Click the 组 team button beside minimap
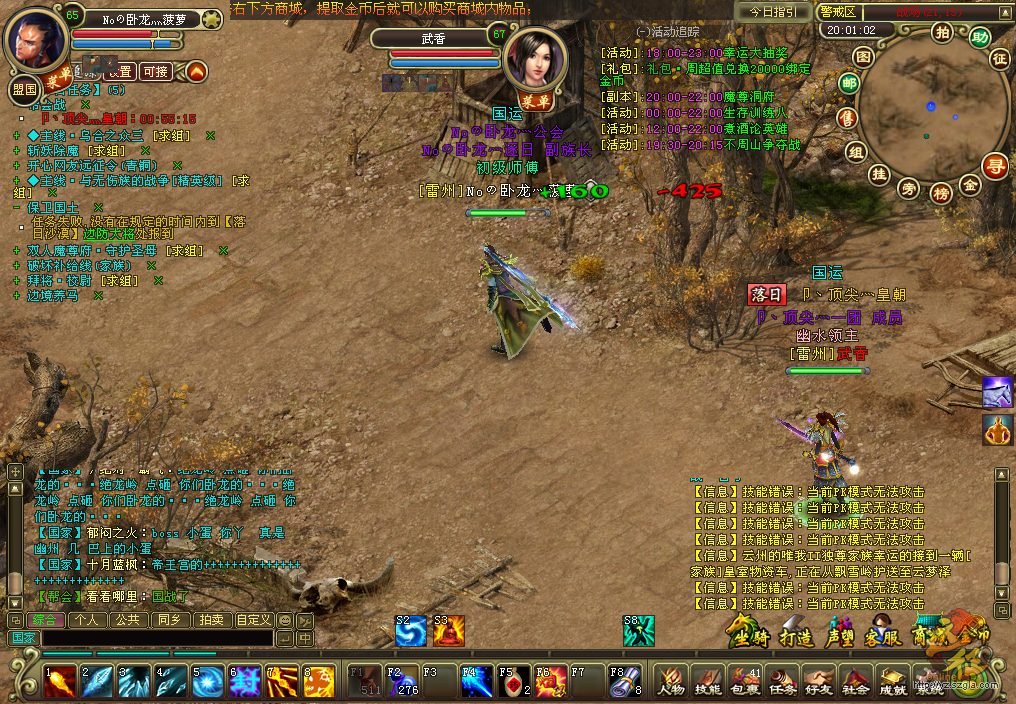The height and width of the screenshot is (704, 1016). (855, 151)
